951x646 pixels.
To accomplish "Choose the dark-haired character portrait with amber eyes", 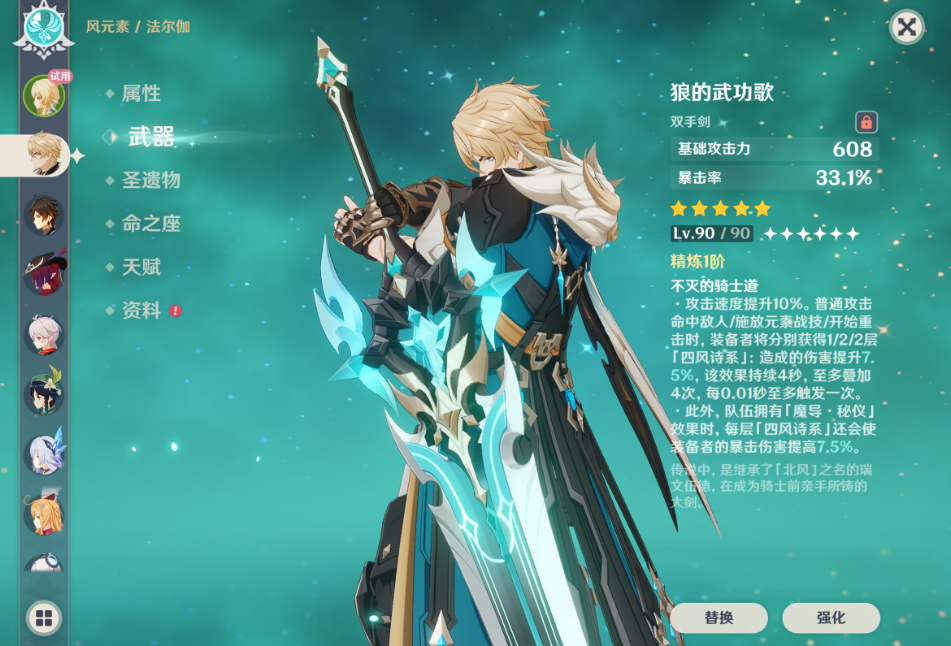I will pyautogui.click(x=43, y=214).
